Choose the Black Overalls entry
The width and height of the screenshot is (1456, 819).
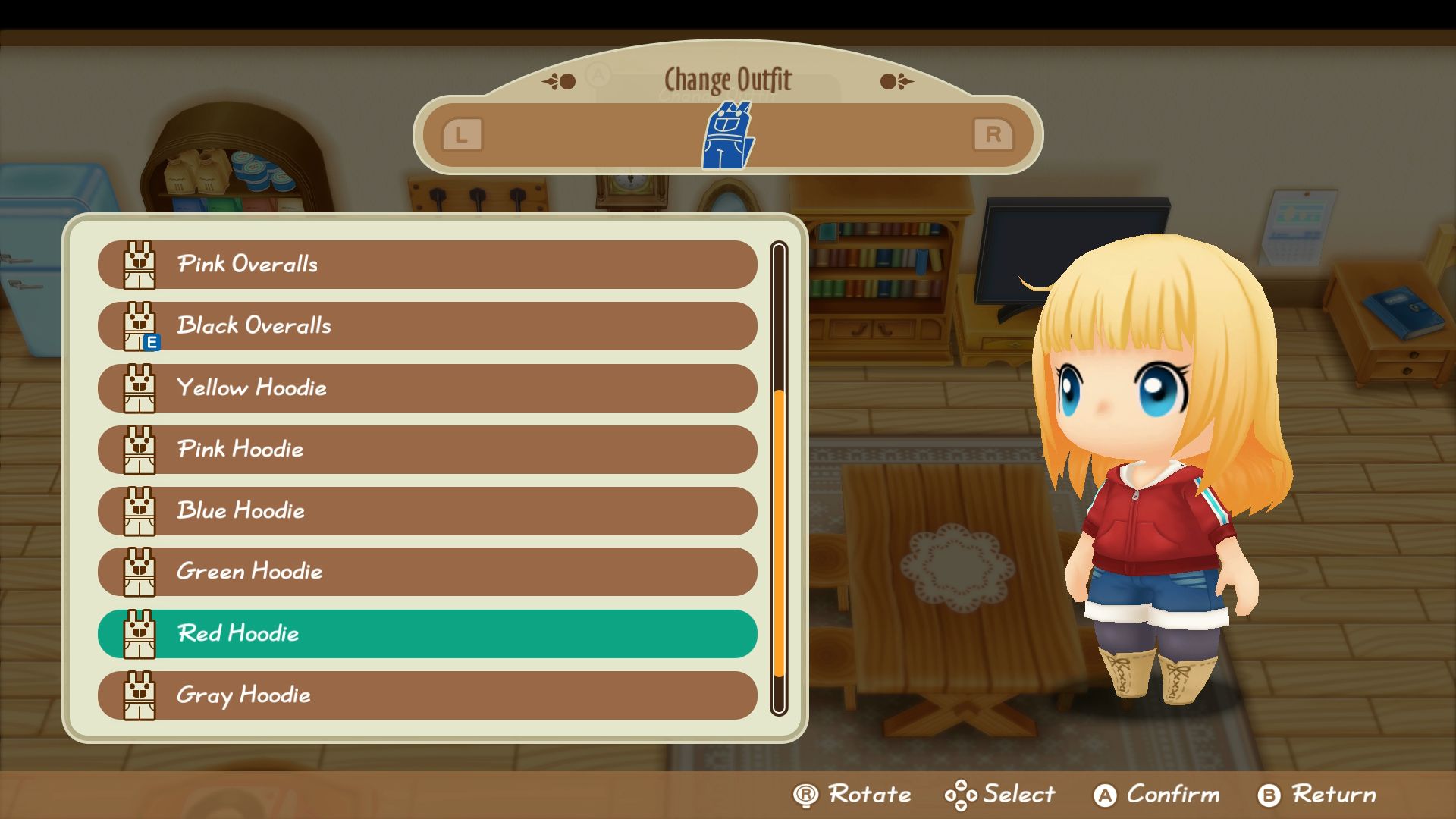tap(427, 326)
